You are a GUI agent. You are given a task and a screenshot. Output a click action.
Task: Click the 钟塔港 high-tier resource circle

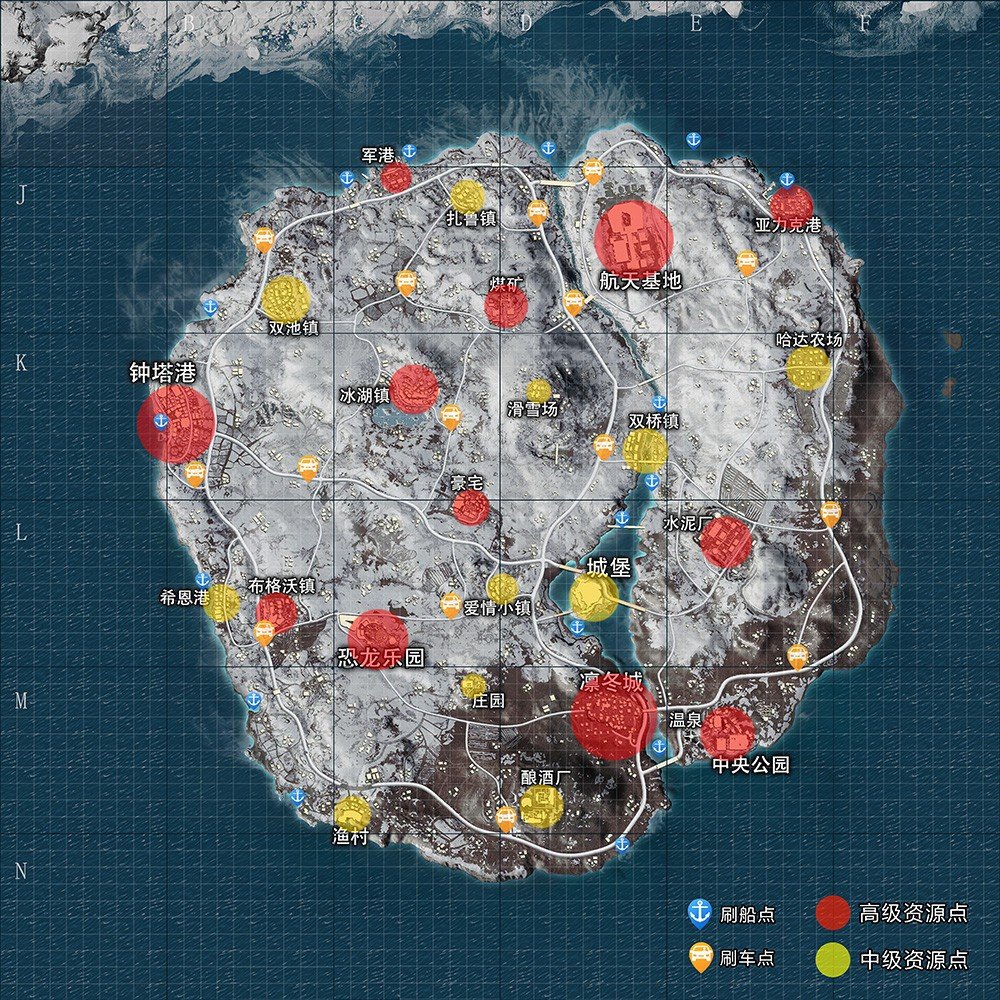point(175,424)
